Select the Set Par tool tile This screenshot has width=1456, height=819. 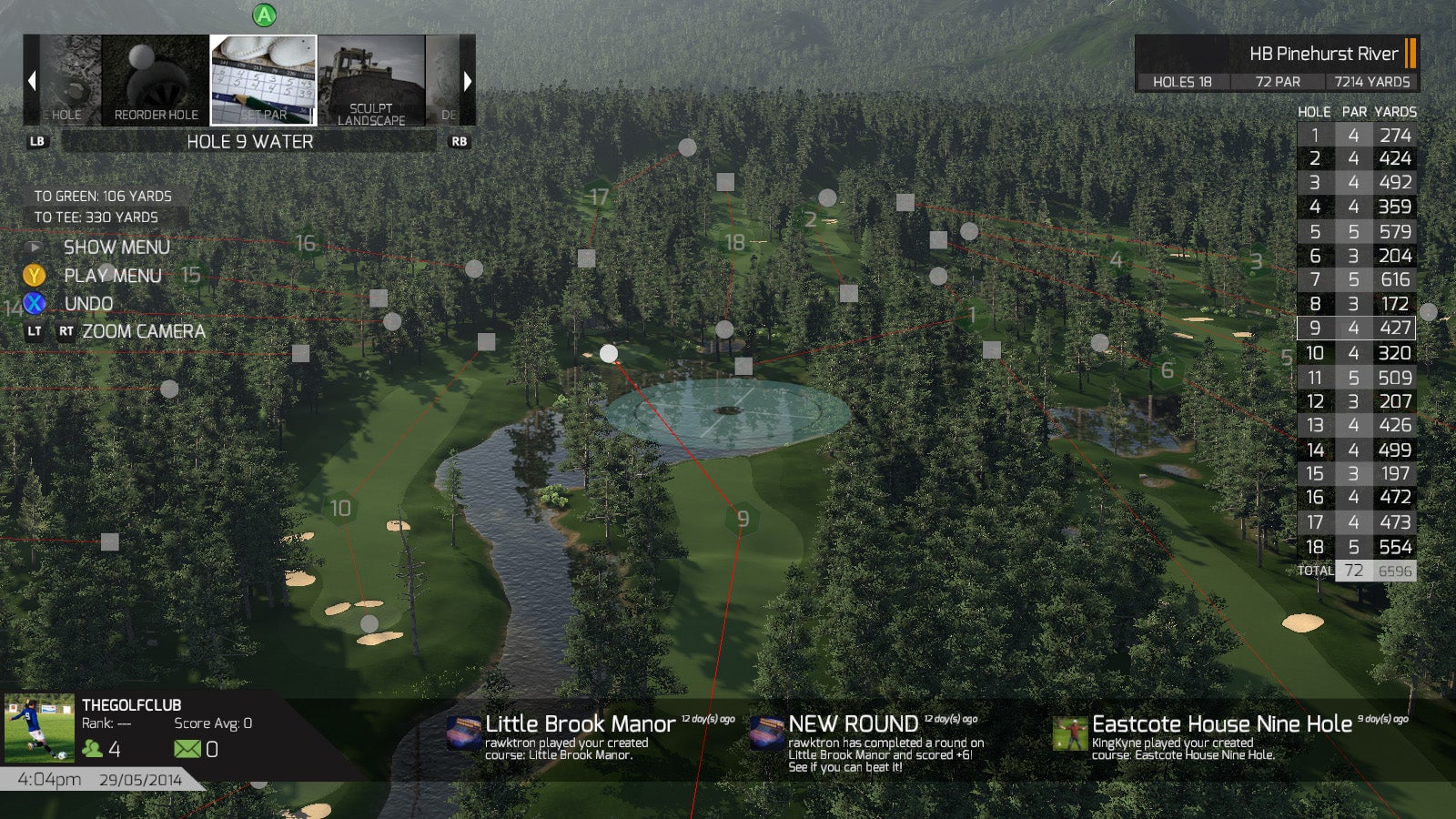tap(263, 80)
